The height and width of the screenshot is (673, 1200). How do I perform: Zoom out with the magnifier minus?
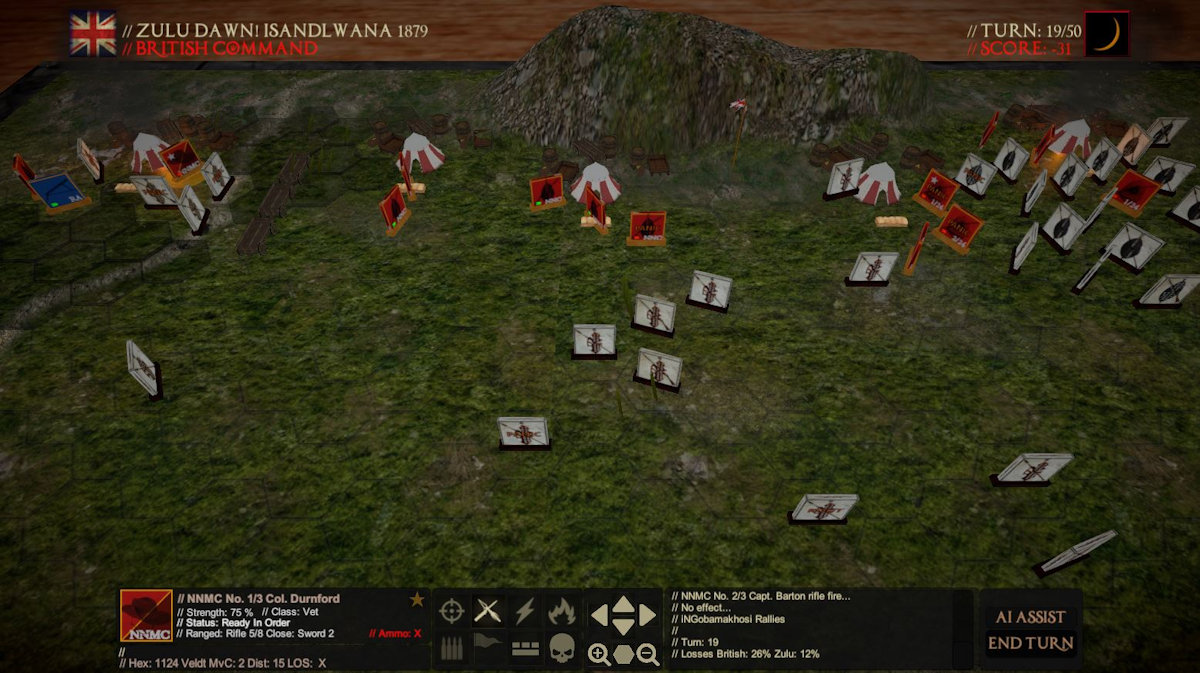[648, 655]
